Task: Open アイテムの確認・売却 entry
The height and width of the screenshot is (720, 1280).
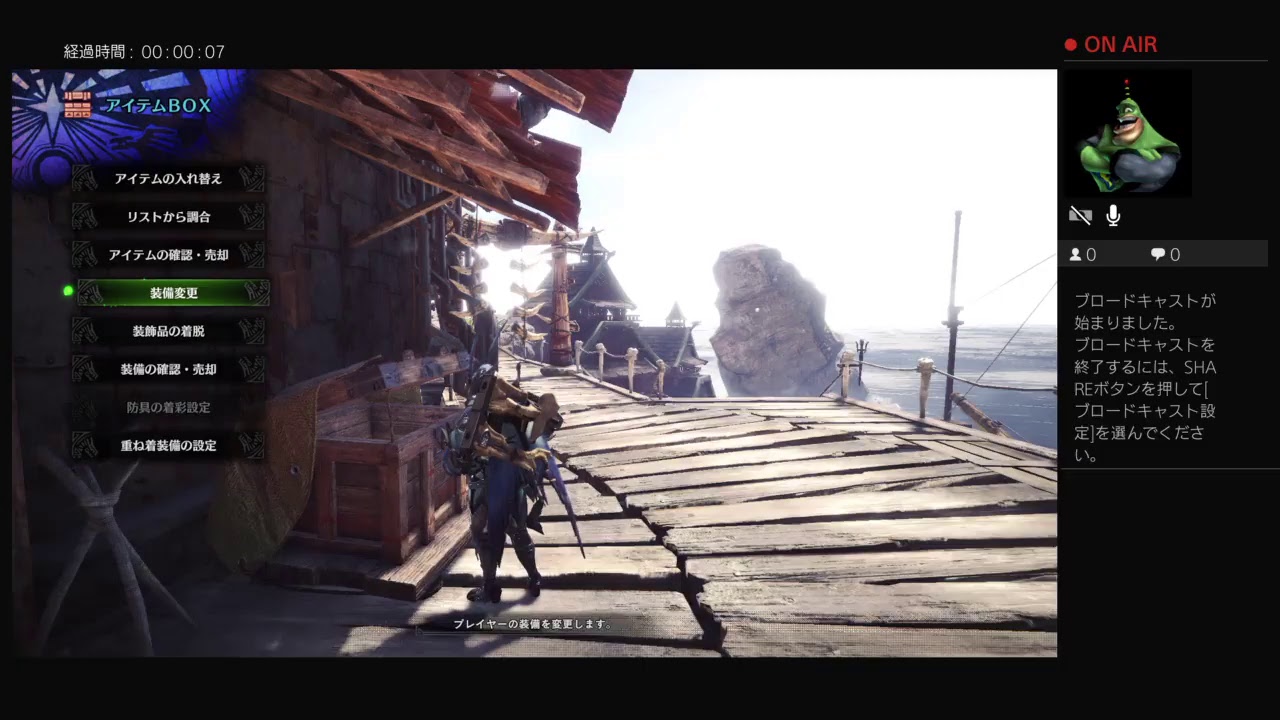Action: pos(168,255)
